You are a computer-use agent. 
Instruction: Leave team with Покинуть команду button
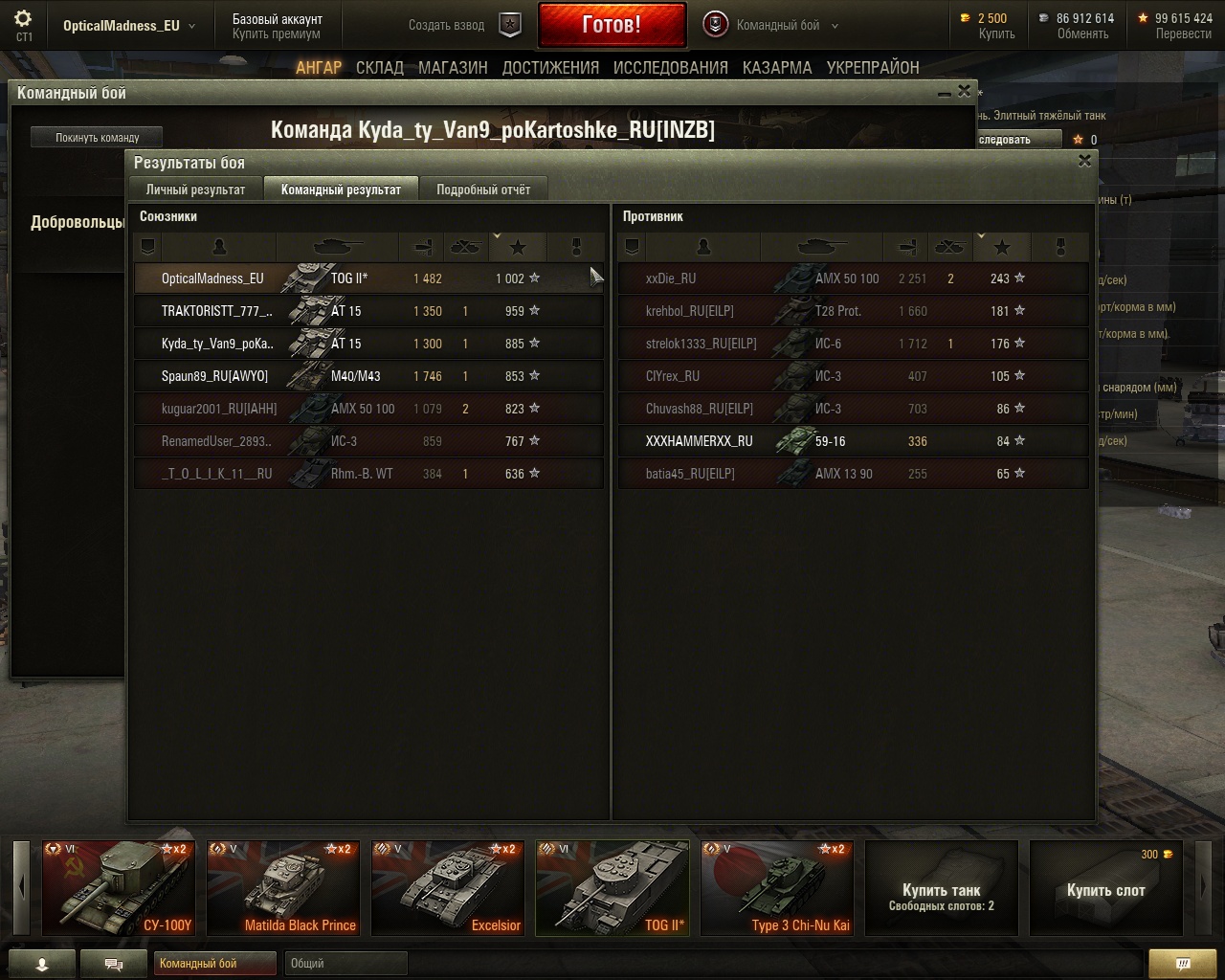pyautogui.click(x=97, y=138)
